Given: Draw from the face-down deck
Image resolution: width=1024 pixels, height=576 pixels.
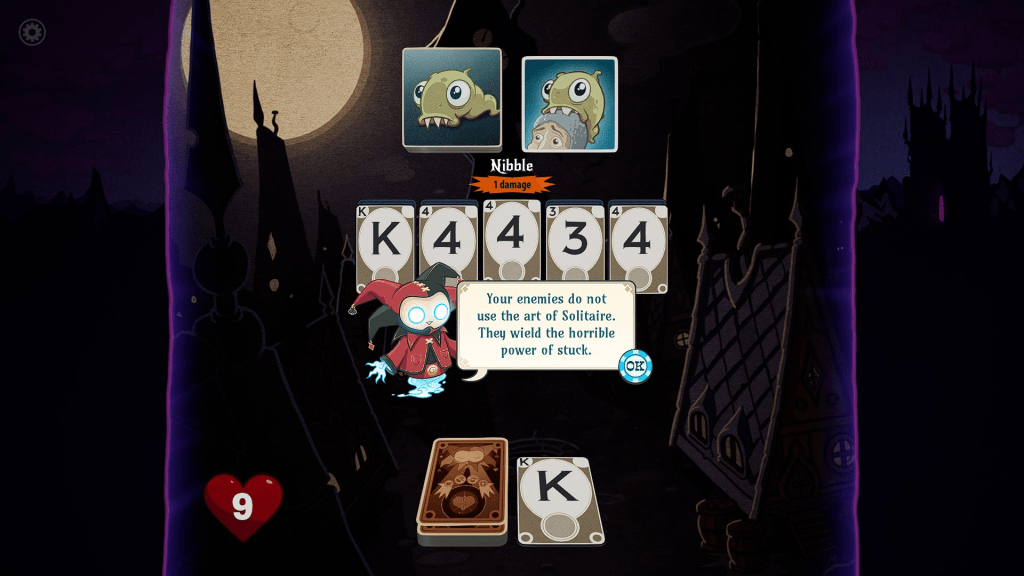Looking at the screenshot, I should point(461,488).
